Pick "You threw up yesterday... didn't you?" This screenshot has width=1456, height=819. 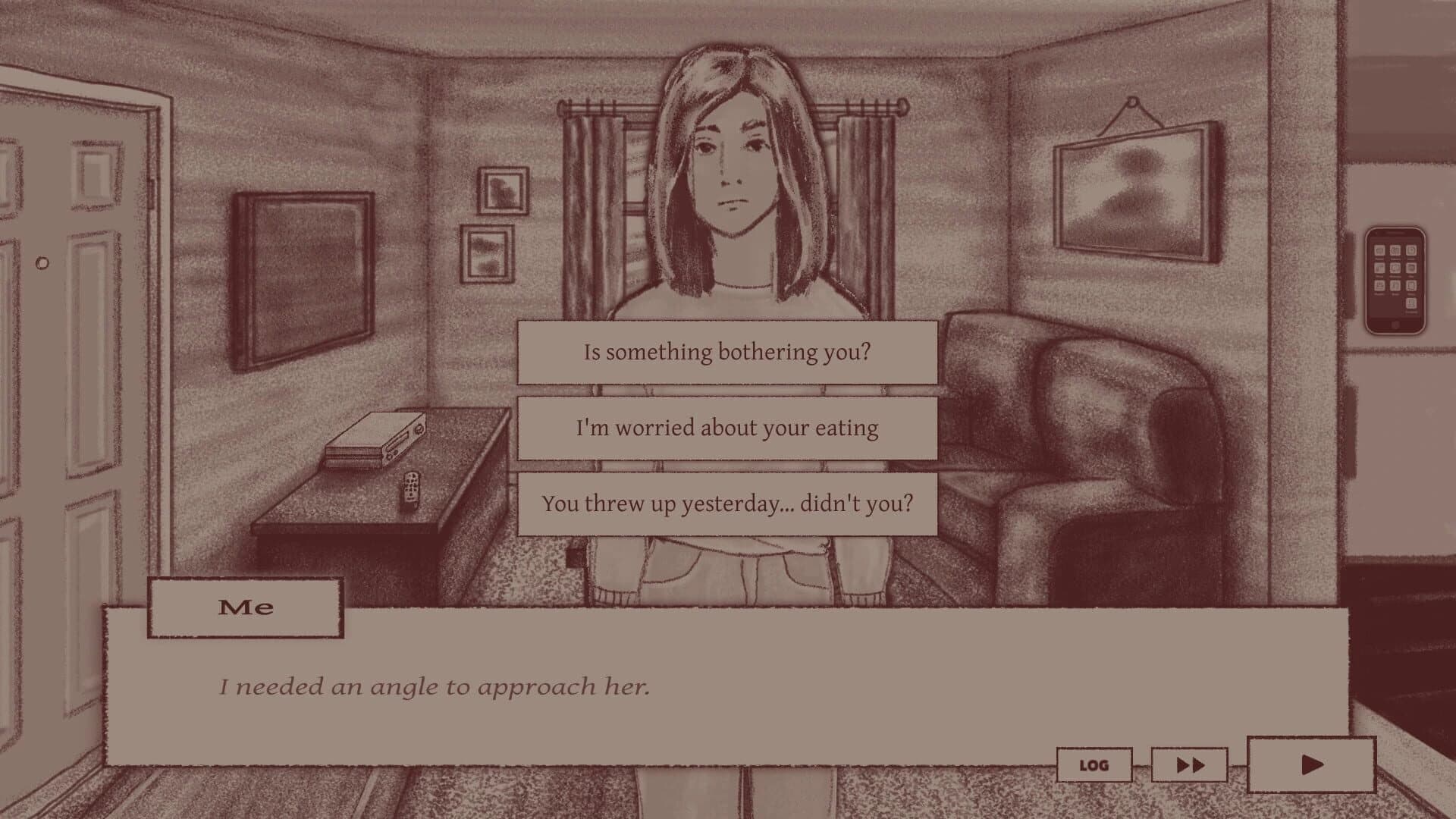726,502
